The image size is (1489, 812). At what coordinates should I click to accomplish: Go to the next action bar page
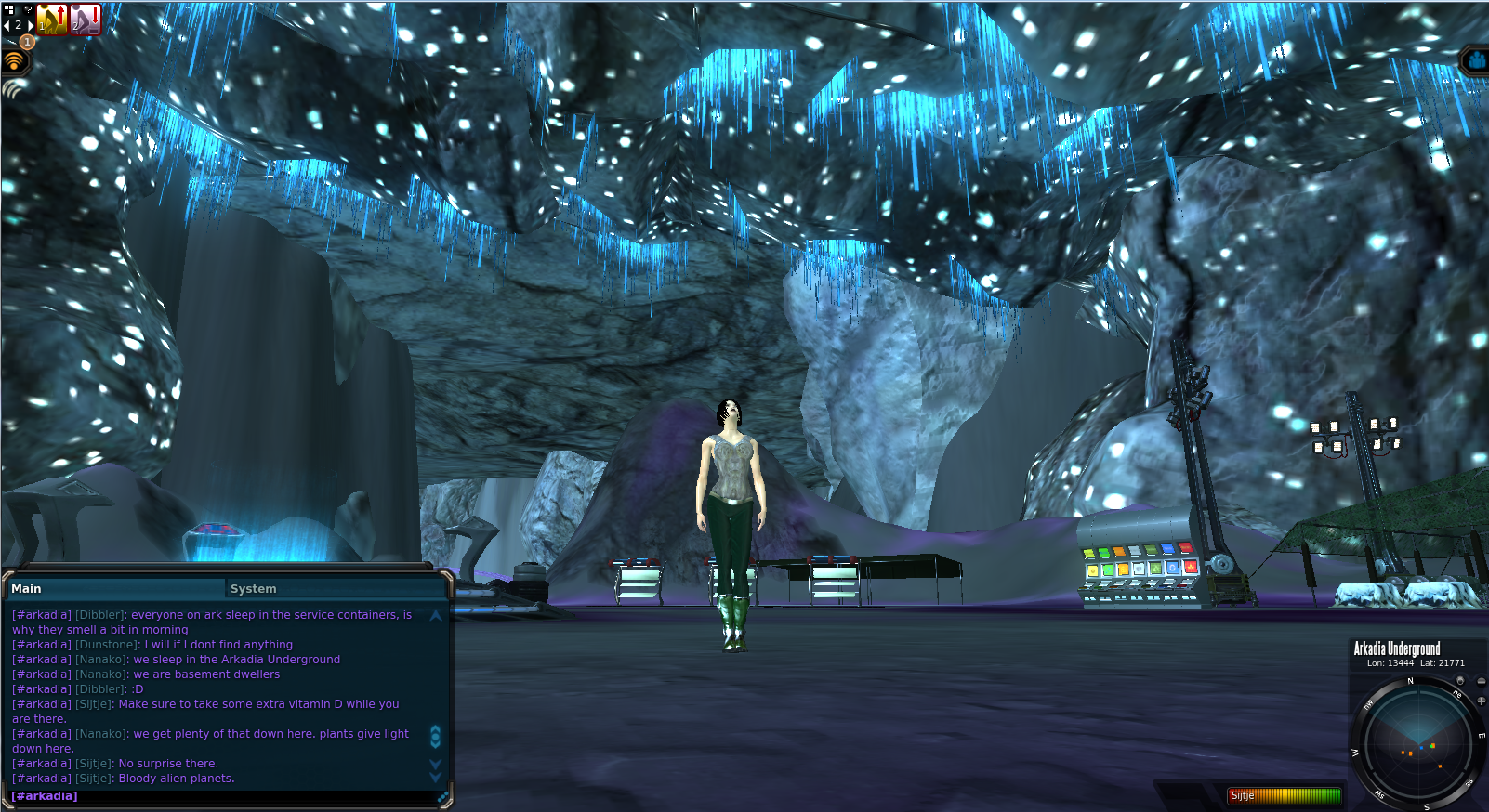click(31, 26)
